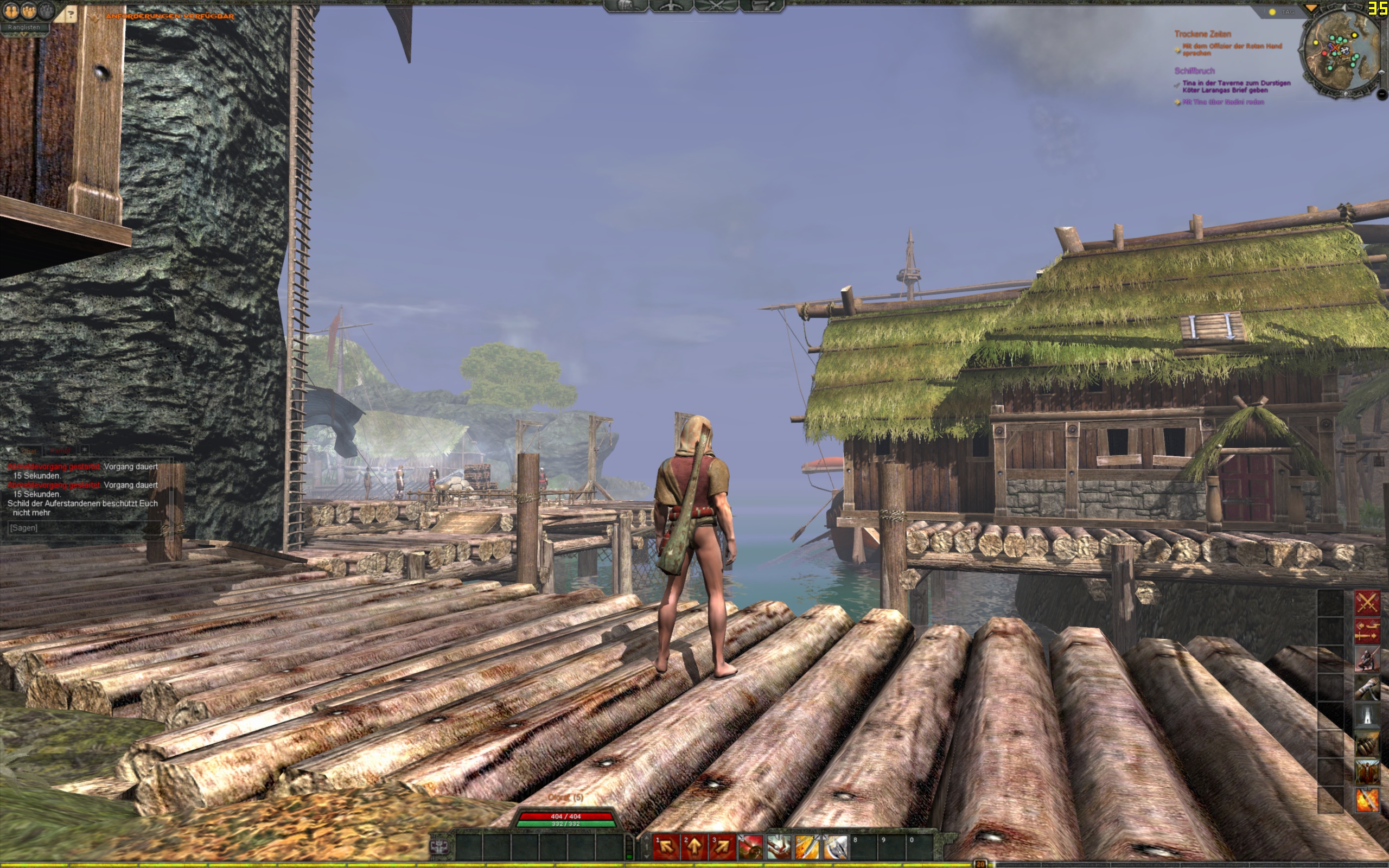Activate hotbar slot 3 up-right arrow skill
This screenshot has width=1389, height=868.
tap(722, 846)
